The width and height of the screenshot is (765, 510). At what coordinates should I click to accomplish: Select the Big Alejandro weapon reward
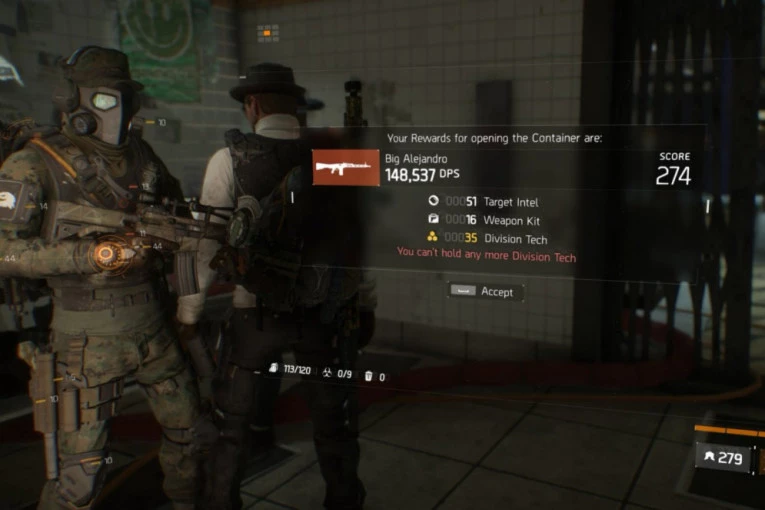pyautogui.click(x=346, y=168)
